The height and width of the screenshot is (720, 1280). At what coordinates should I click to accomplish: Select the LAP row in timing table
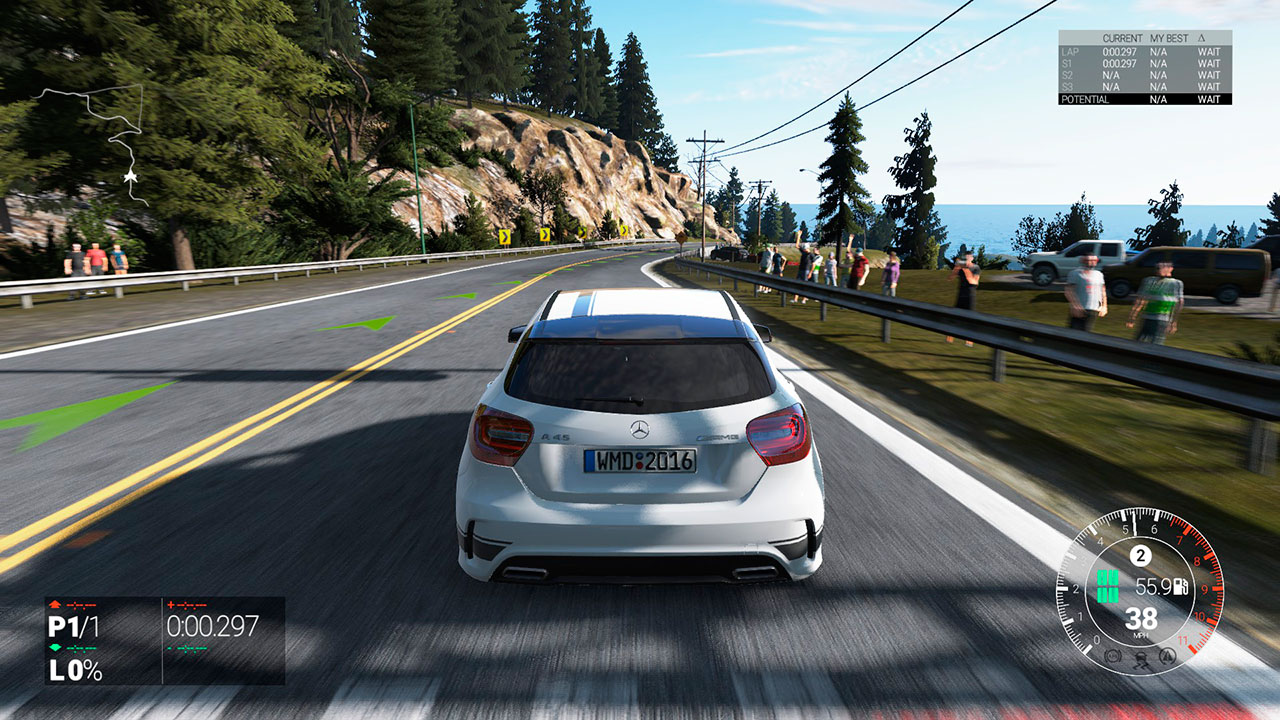click(1144, 51)
